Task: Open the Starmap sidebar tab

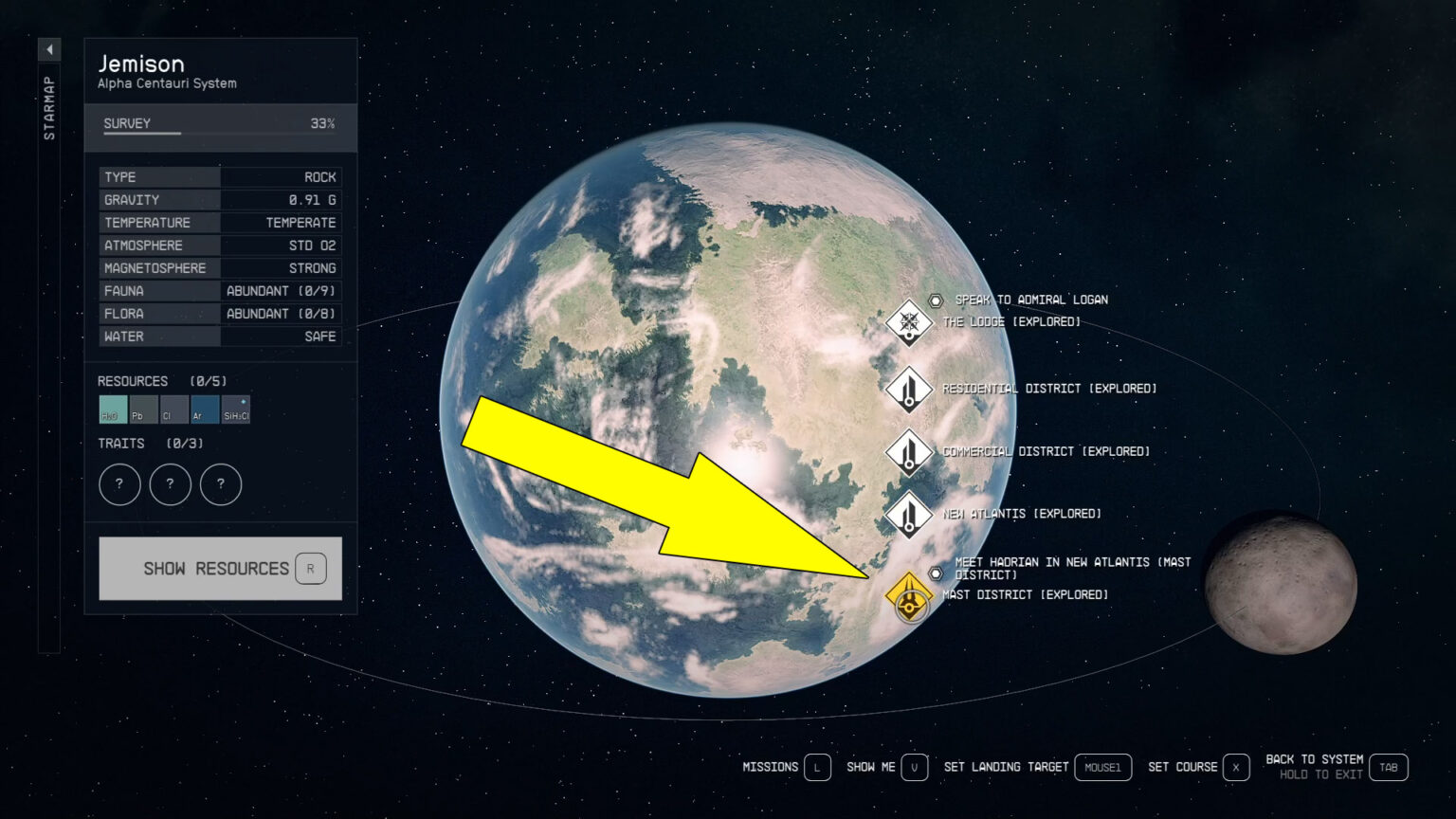Action: coord(48,109)
